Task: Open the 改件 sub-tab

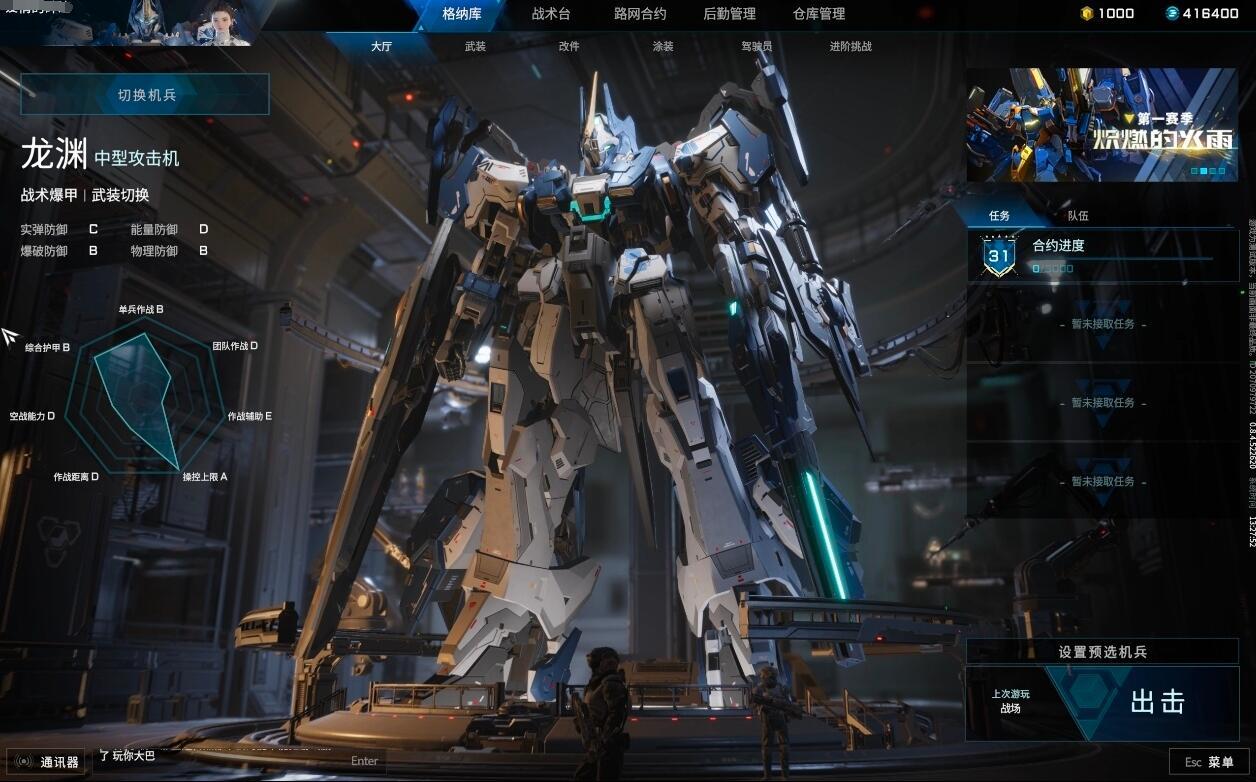Action: 569,46
